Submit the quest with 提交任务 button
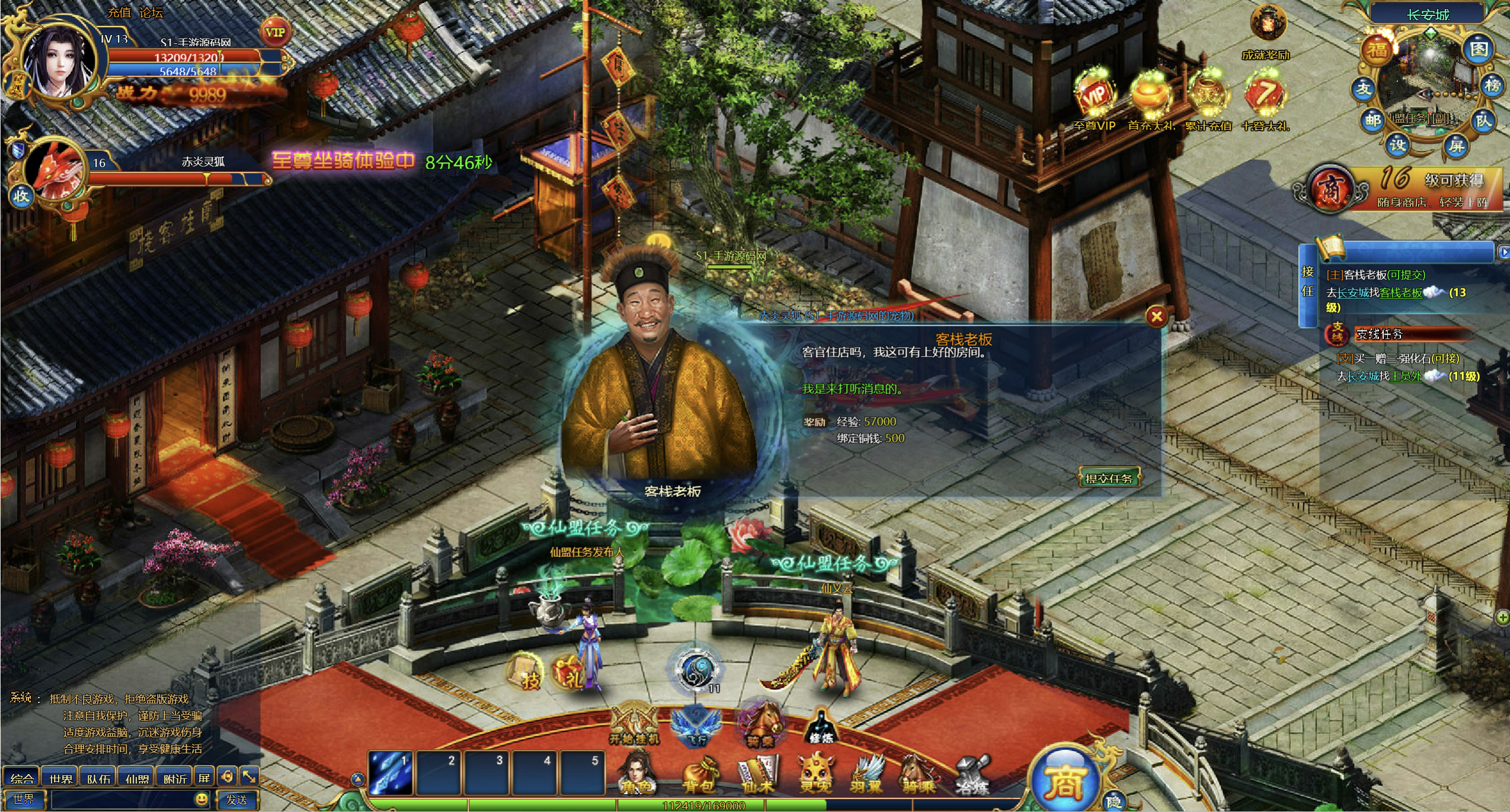This screenshot has height=812, width=1510. [x=1109, y=478]
